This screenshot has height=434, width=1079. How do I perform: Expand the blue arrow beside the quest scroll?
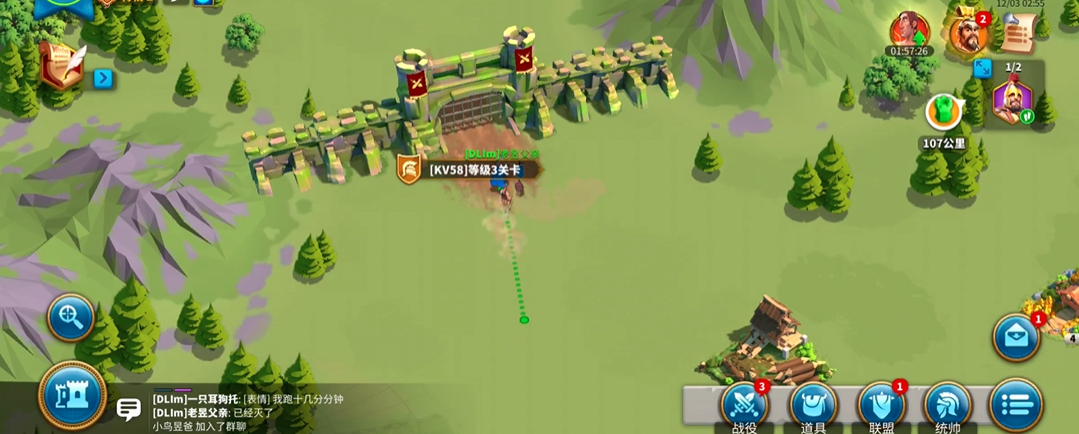103,78
